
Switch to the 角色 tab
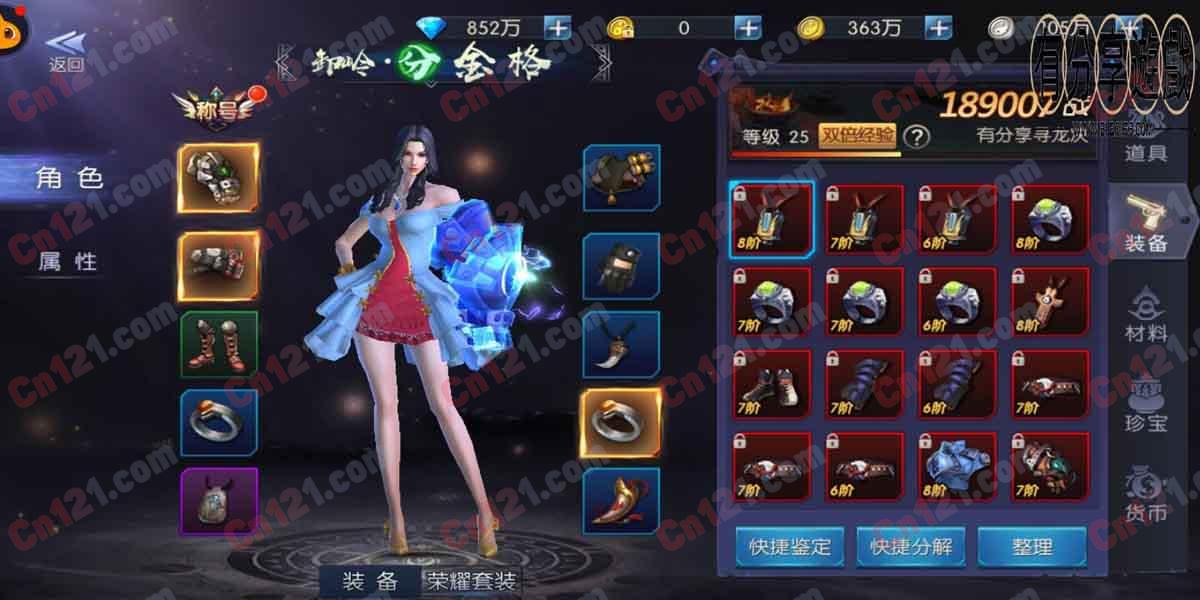(70, 179)
